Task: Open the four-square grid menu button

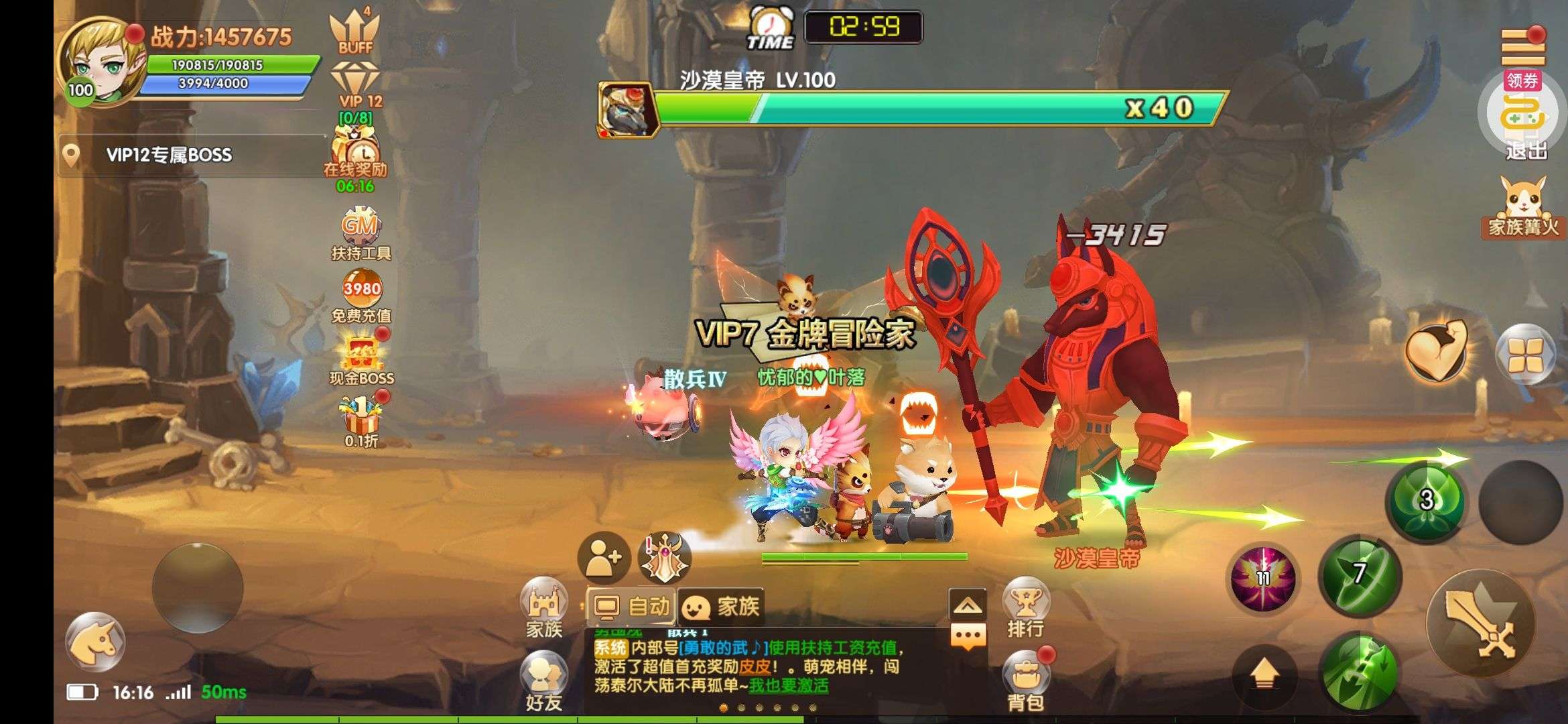Action: coord(1526,354)
